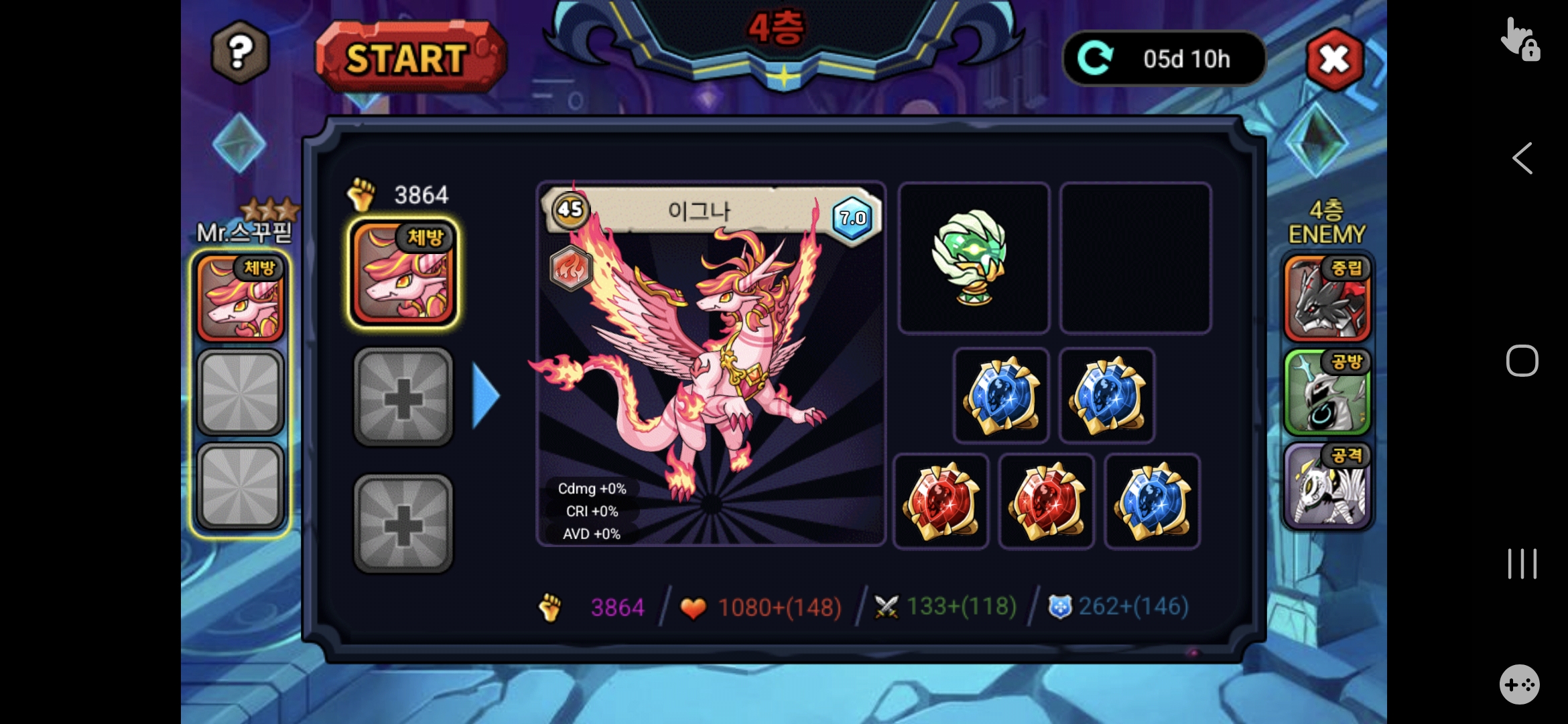Close the team setup screen
Image resolution: width=1568 pixels, height=724 pixels.
click(1334, 60)
